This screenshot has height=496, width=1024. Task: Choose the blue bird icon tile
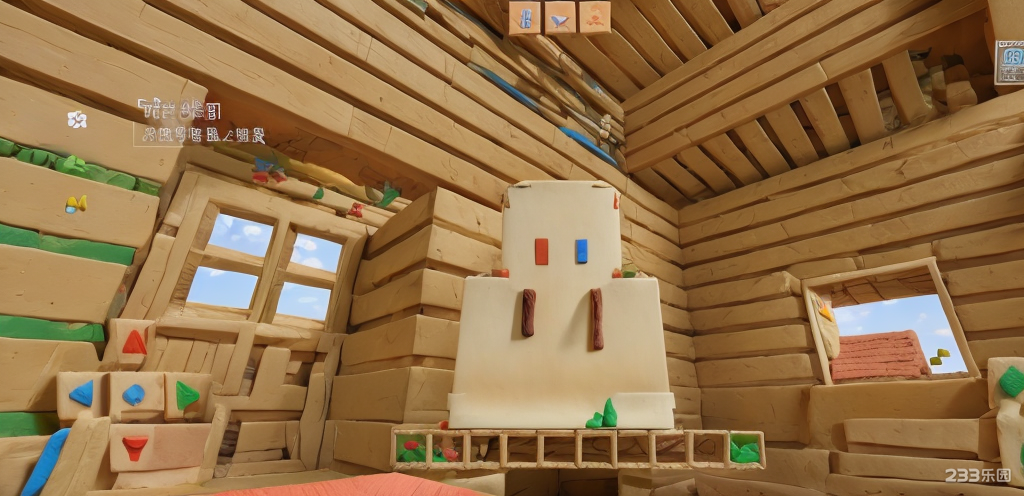point(560,17)
